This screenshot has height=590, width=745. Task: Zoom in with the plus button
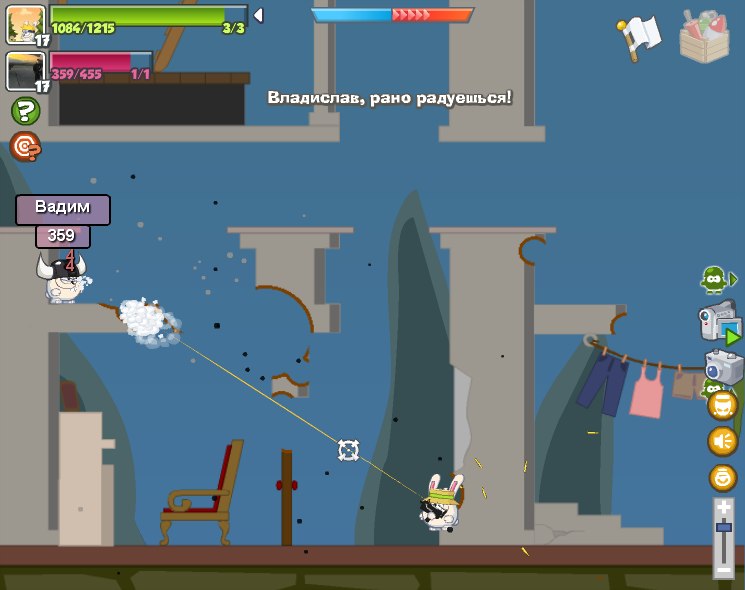pos(723,508)
